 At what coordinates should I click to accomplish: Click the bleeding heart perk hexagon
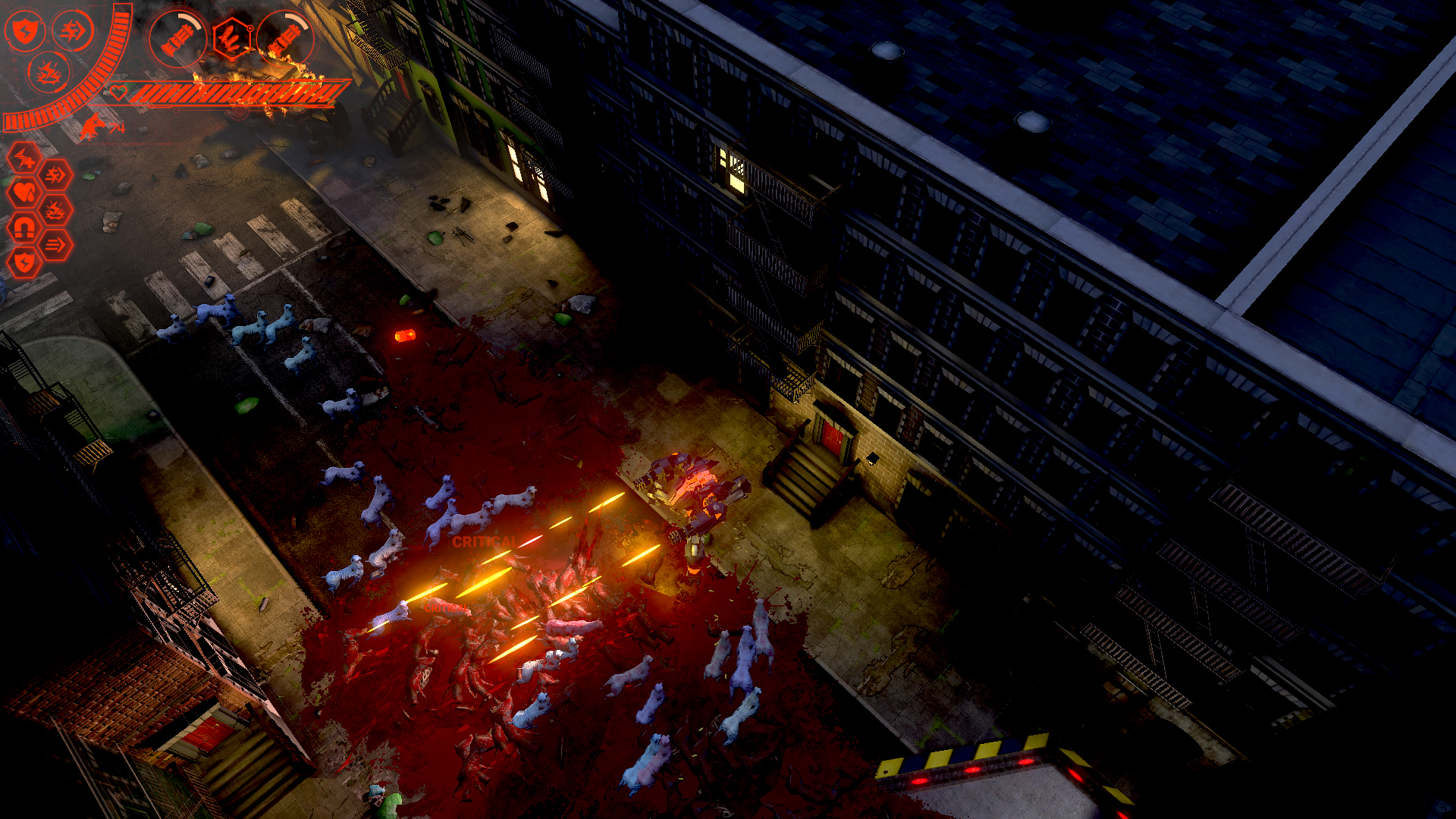pos(24,191)
